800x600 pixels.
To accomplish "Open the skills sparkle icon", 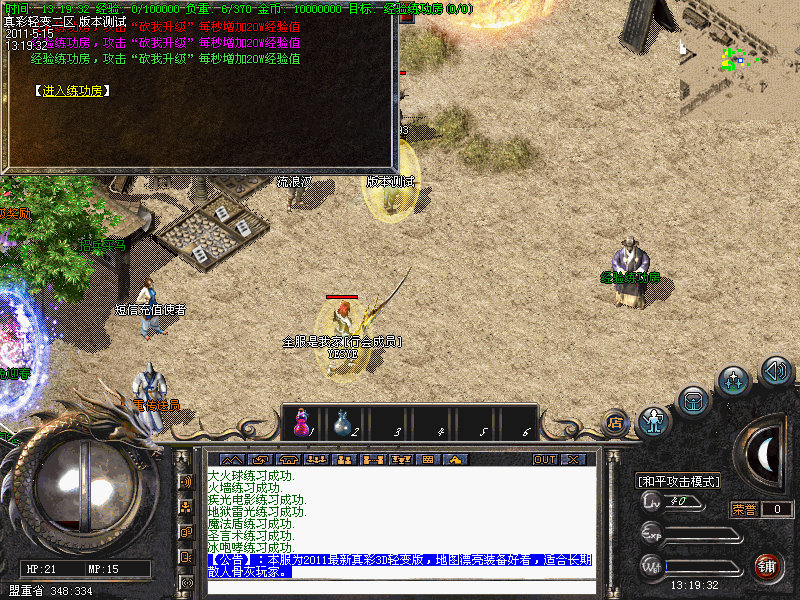I will click(735, 381).
